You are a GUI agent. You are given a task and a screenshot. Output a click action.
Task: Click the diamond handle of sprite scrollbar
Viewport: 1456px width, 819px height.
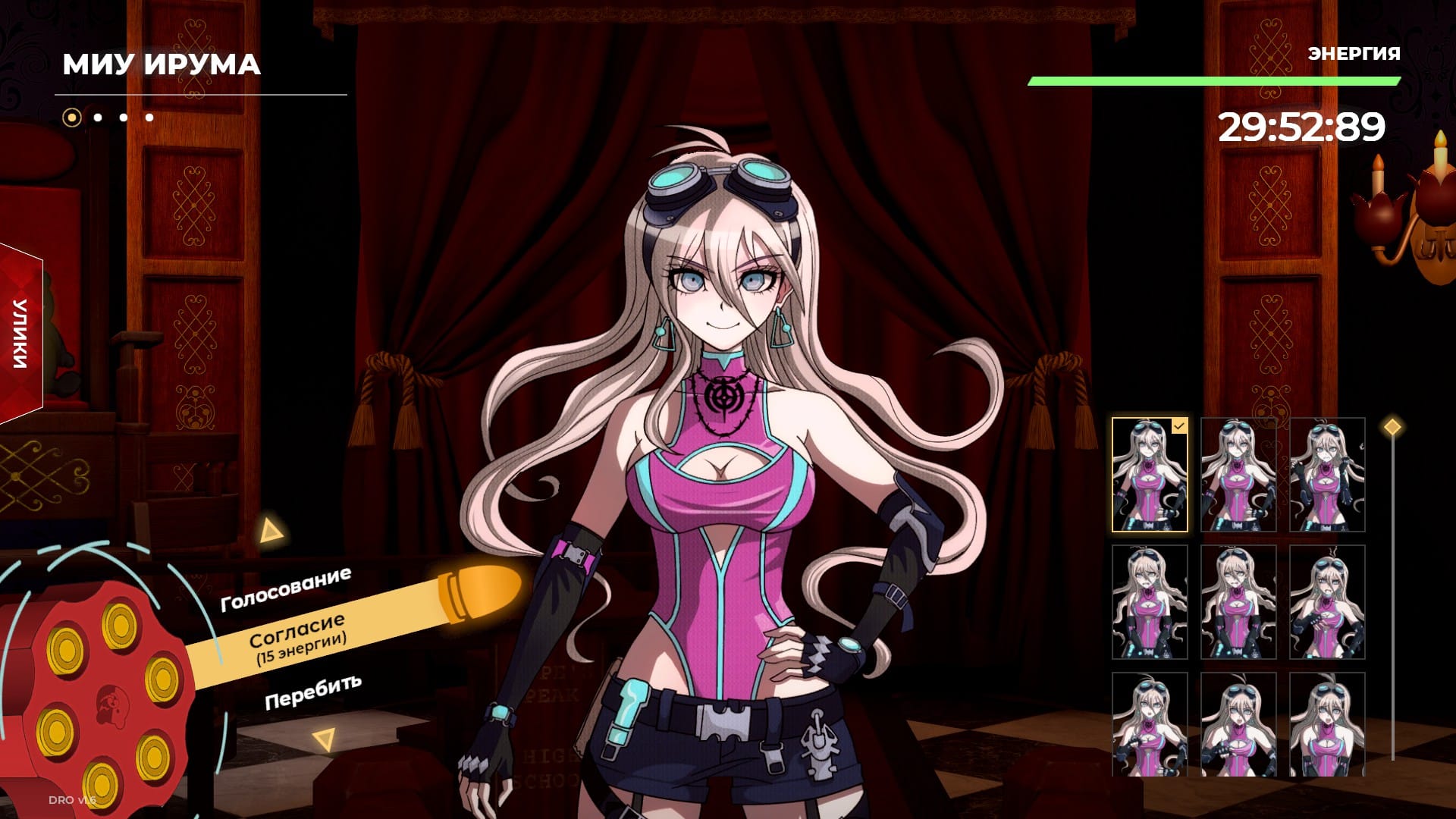(x=1392, y=427)
